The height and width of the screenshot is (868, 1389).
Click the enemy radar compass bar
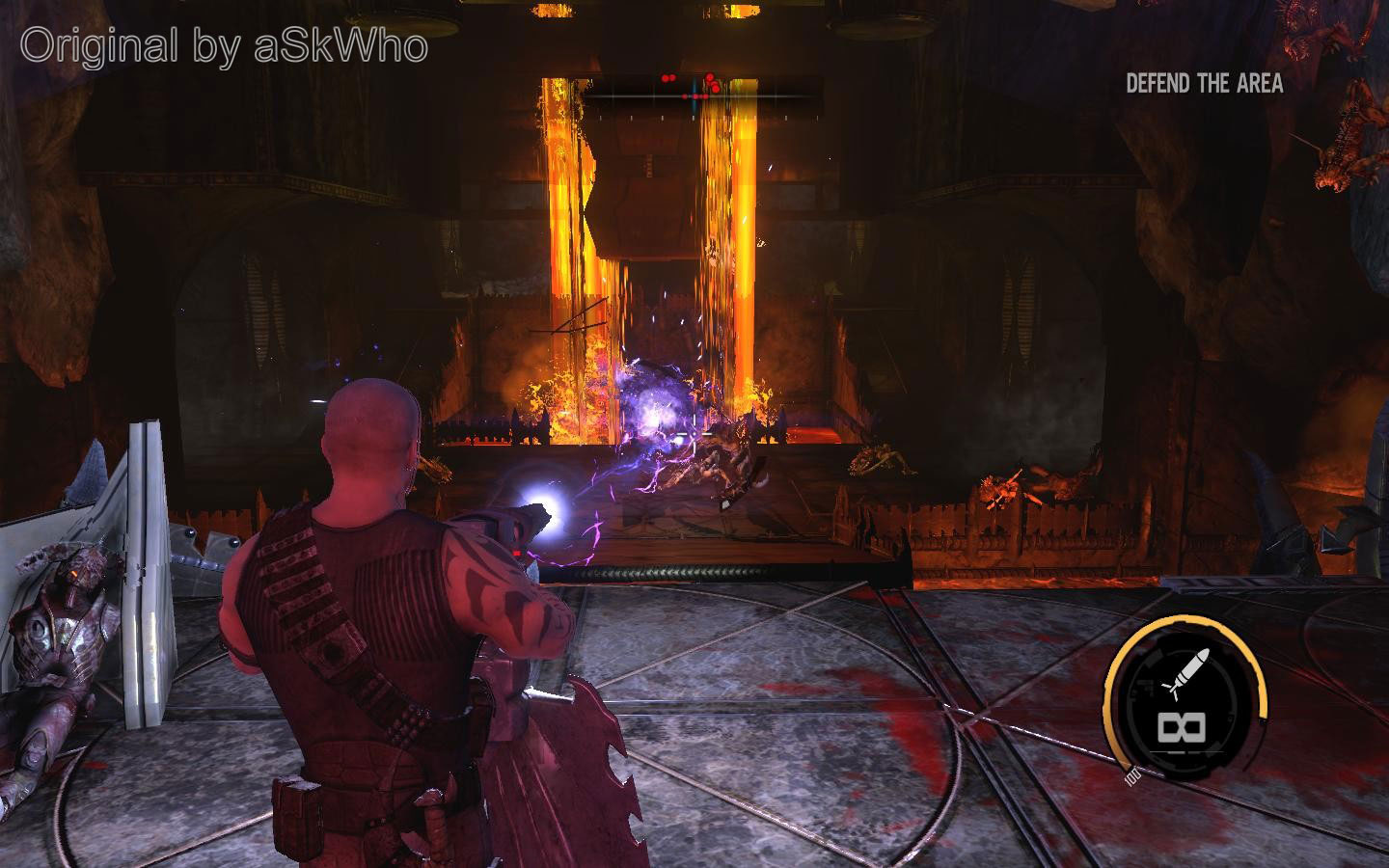tap(702, 95)
